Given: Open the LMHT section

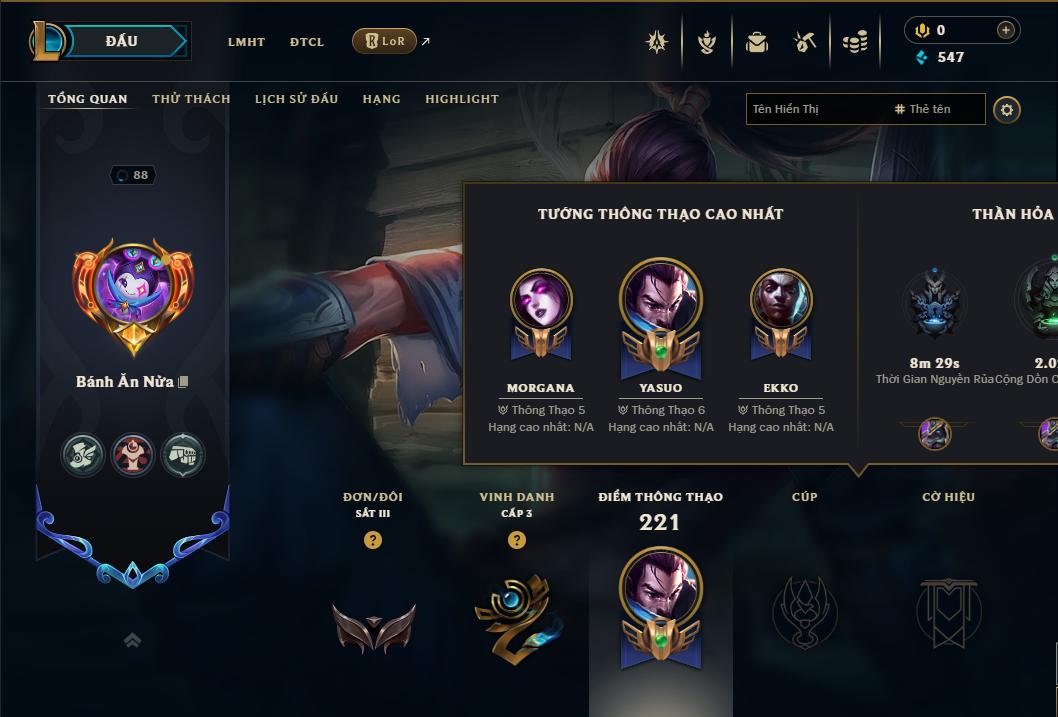Looking at the screenshot, I should pyautogui.click(x=246, y=42).
